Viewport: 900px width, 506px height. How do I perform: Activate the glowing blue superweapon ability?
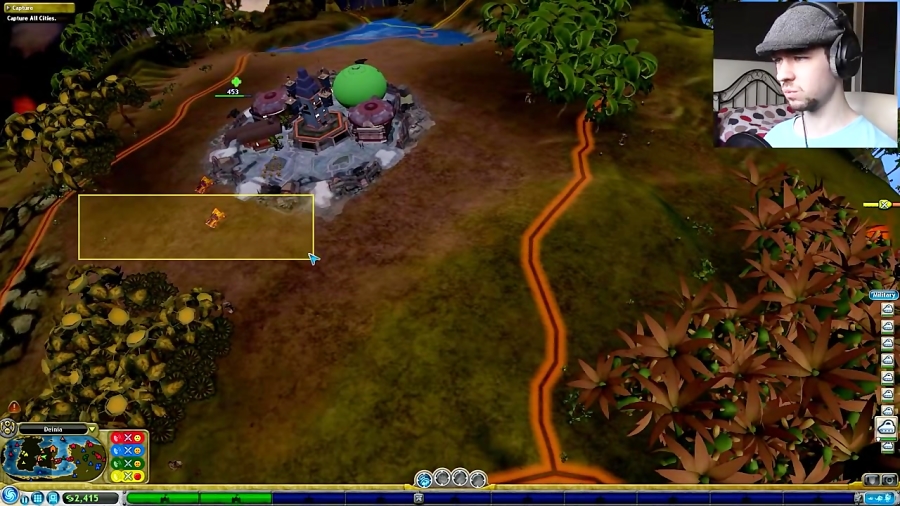point(424,480)
